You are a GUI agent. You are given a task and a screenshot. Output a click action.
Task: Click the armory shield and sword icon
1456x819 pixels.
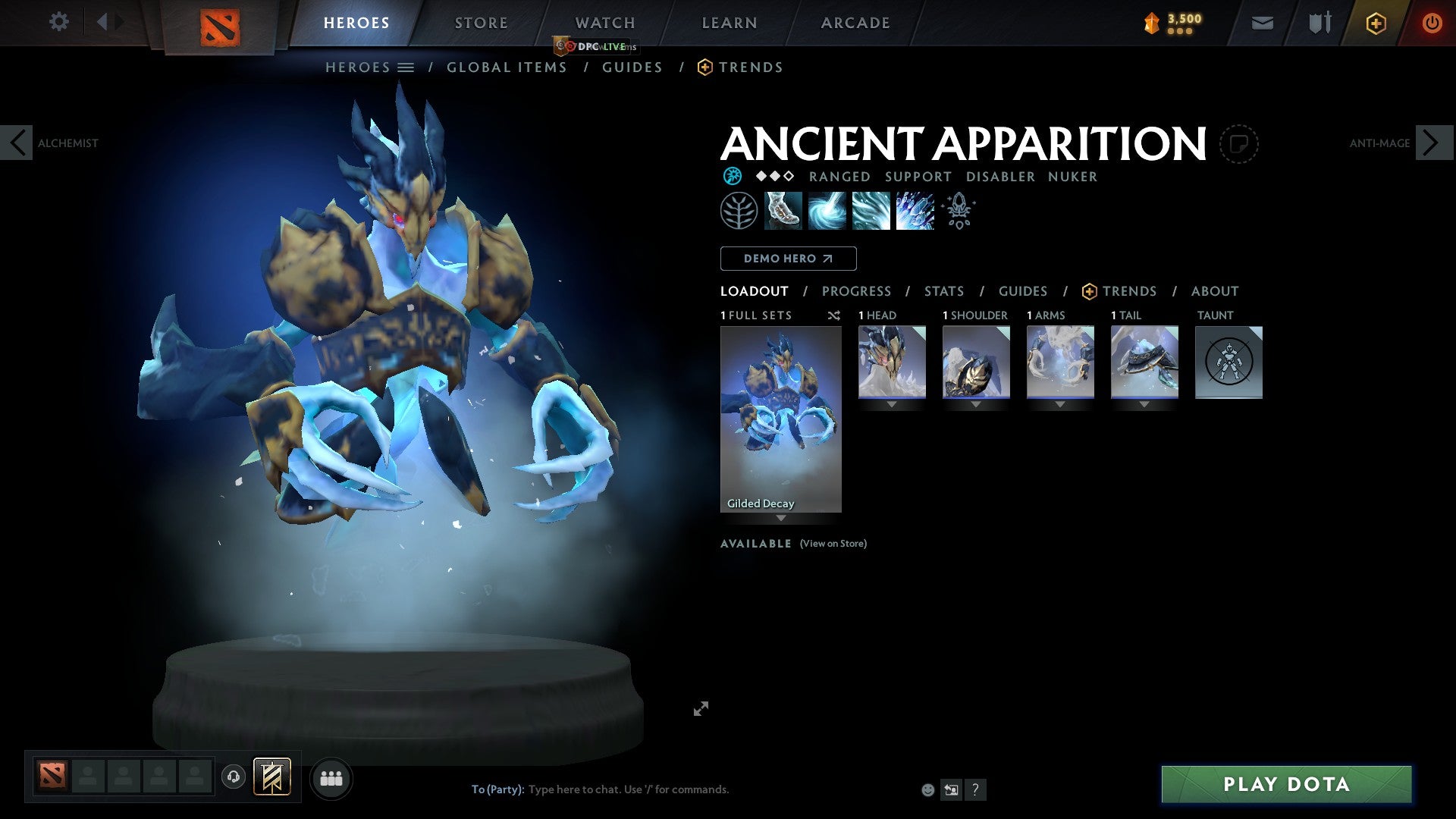pos(1319,23)
